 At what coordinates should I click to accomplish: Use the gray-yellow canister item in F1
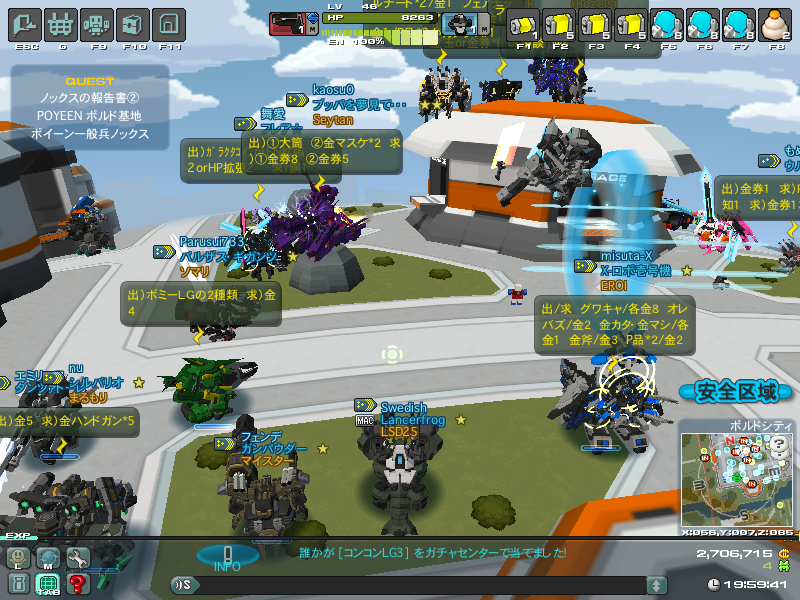pyautogui.click(x=523, y=24)
